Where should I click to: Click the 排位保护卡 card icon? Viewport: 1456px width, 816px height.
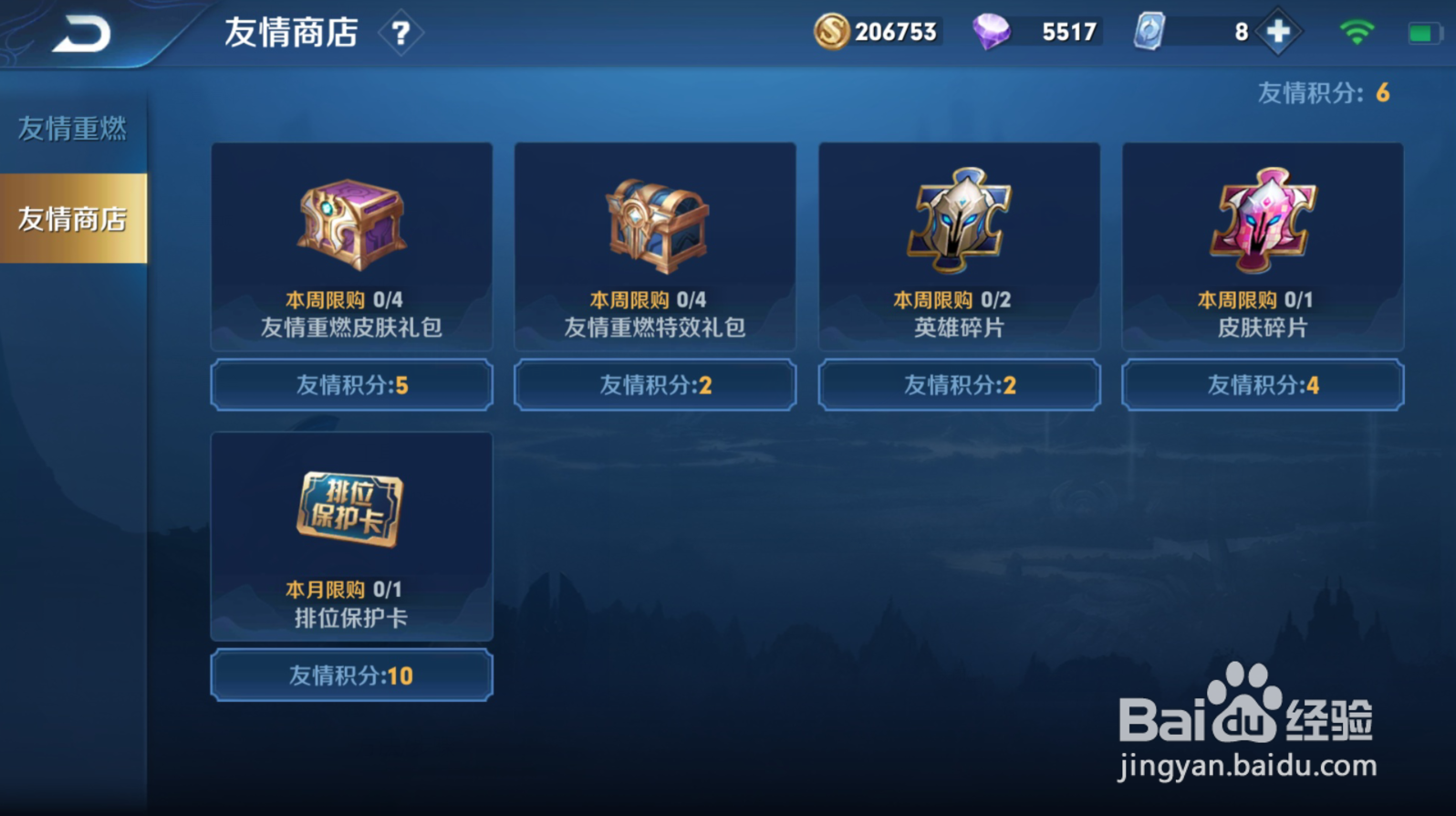pyautogui.click(x=350, y=511)
